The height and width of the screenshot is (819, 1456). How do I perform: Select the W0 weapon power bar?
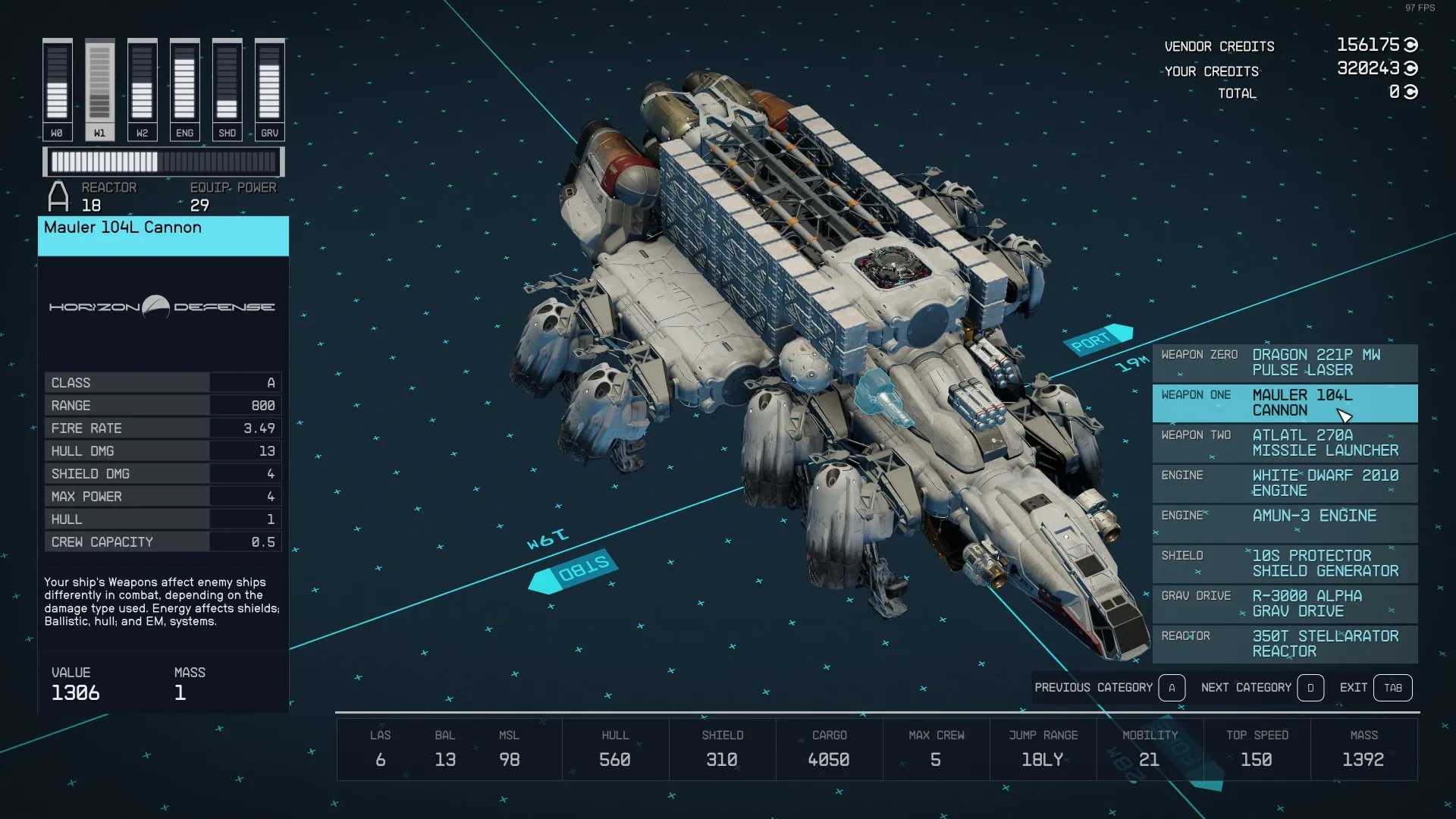point(57,89)
